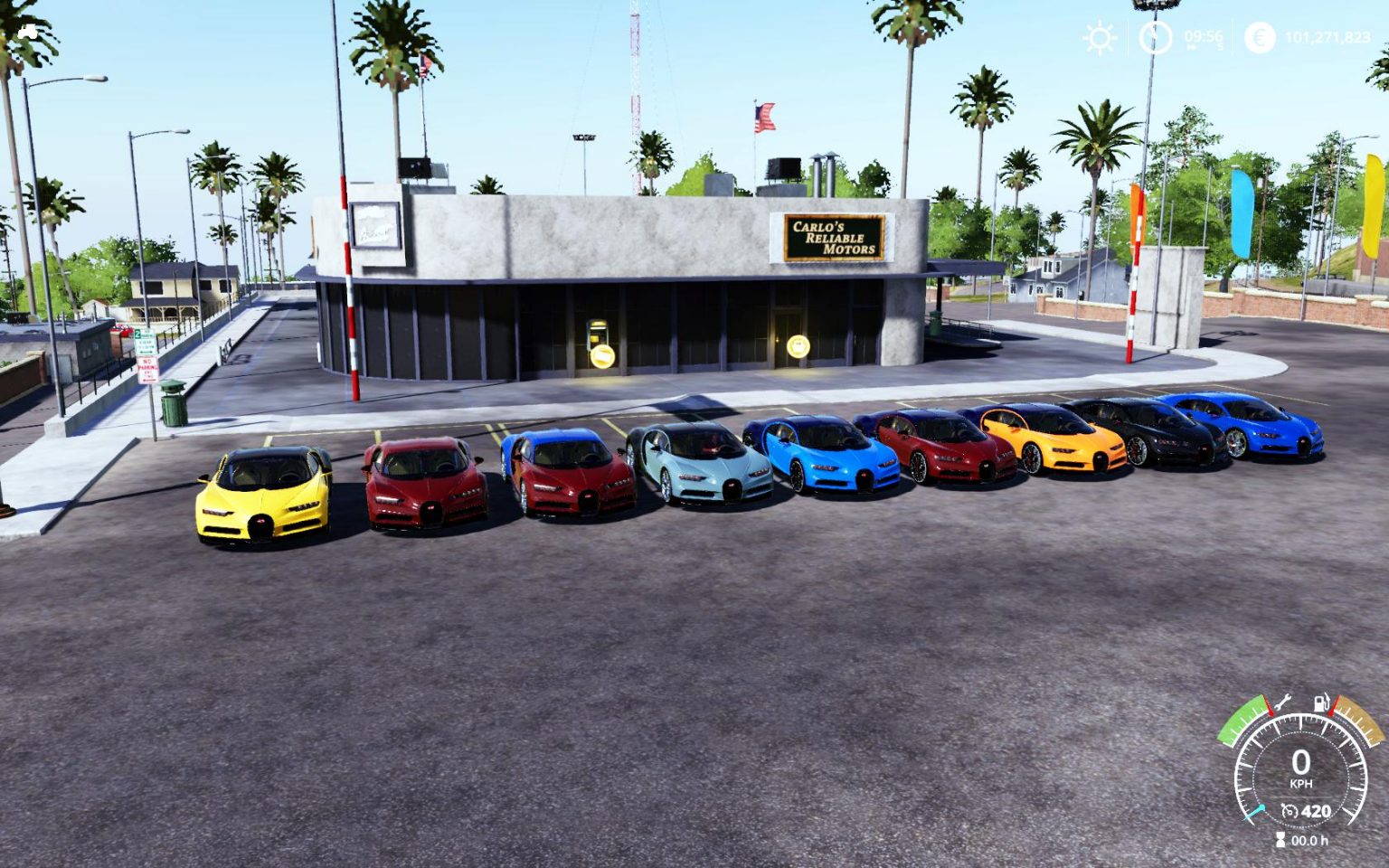Click the hourglass operating hours icon
Viewport: 1389px width, 868px height.
point(1280,838)
